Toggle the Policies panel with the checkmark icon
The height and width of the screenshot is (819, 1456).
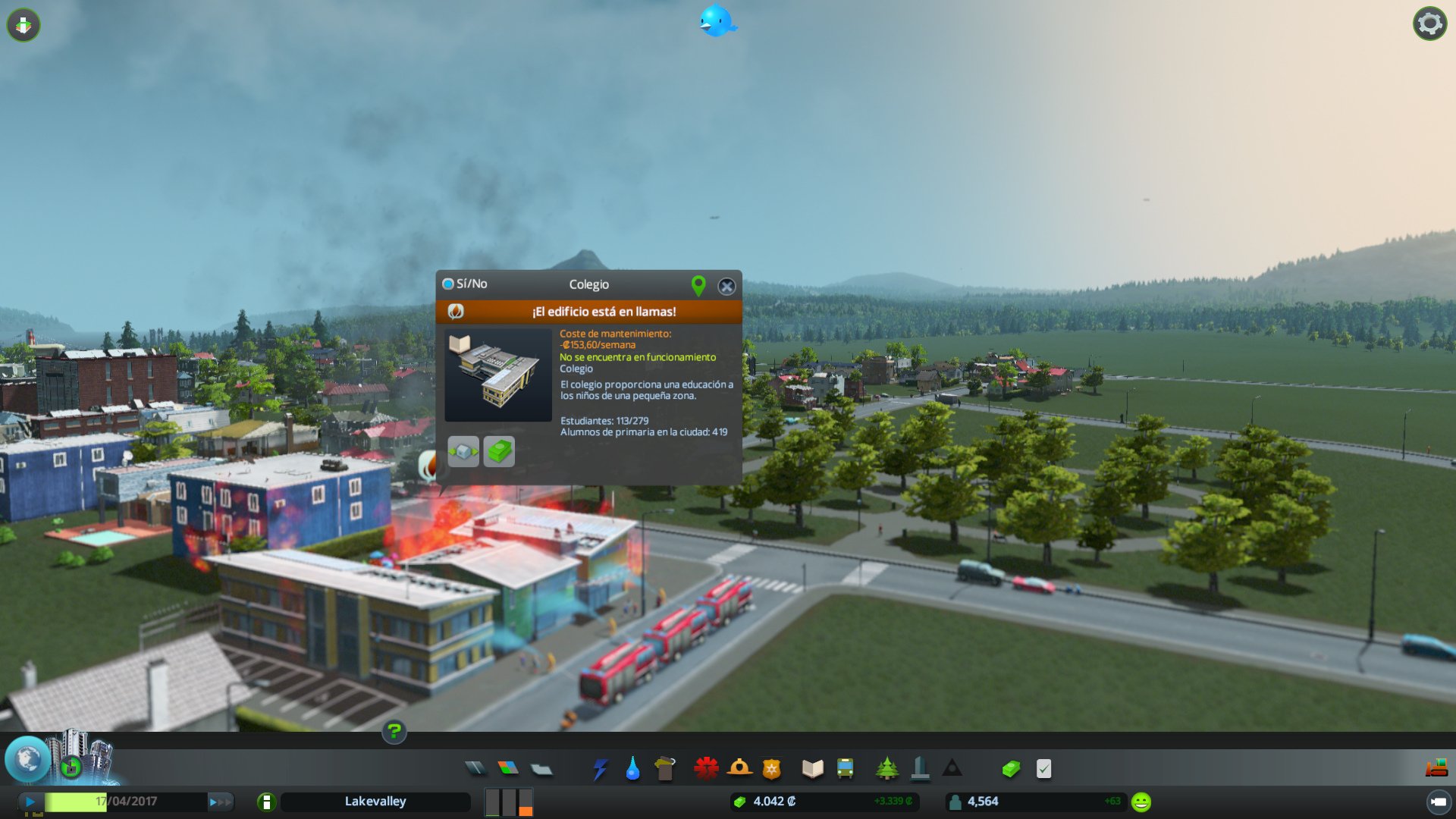[1042, 768]
